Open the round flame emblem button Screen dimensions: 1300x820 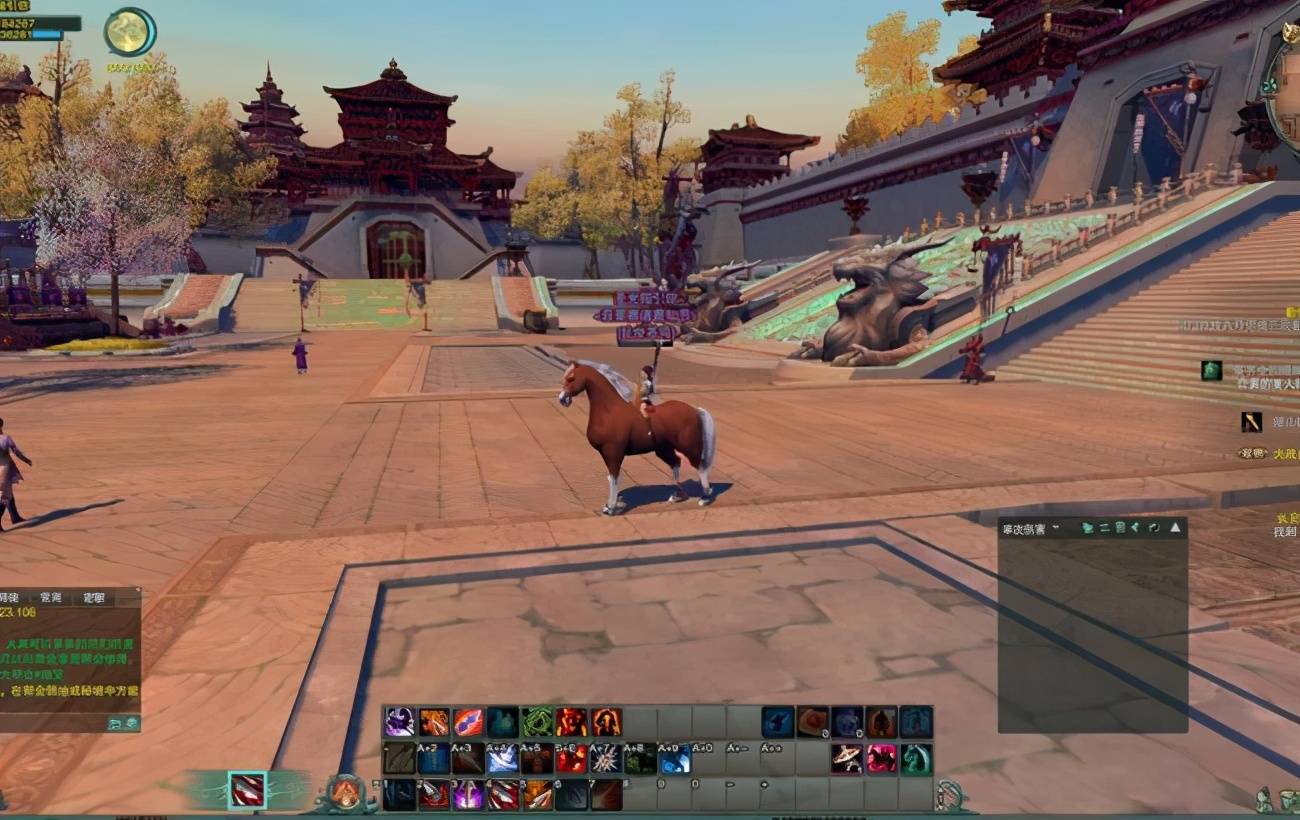(x=345, y=794)
